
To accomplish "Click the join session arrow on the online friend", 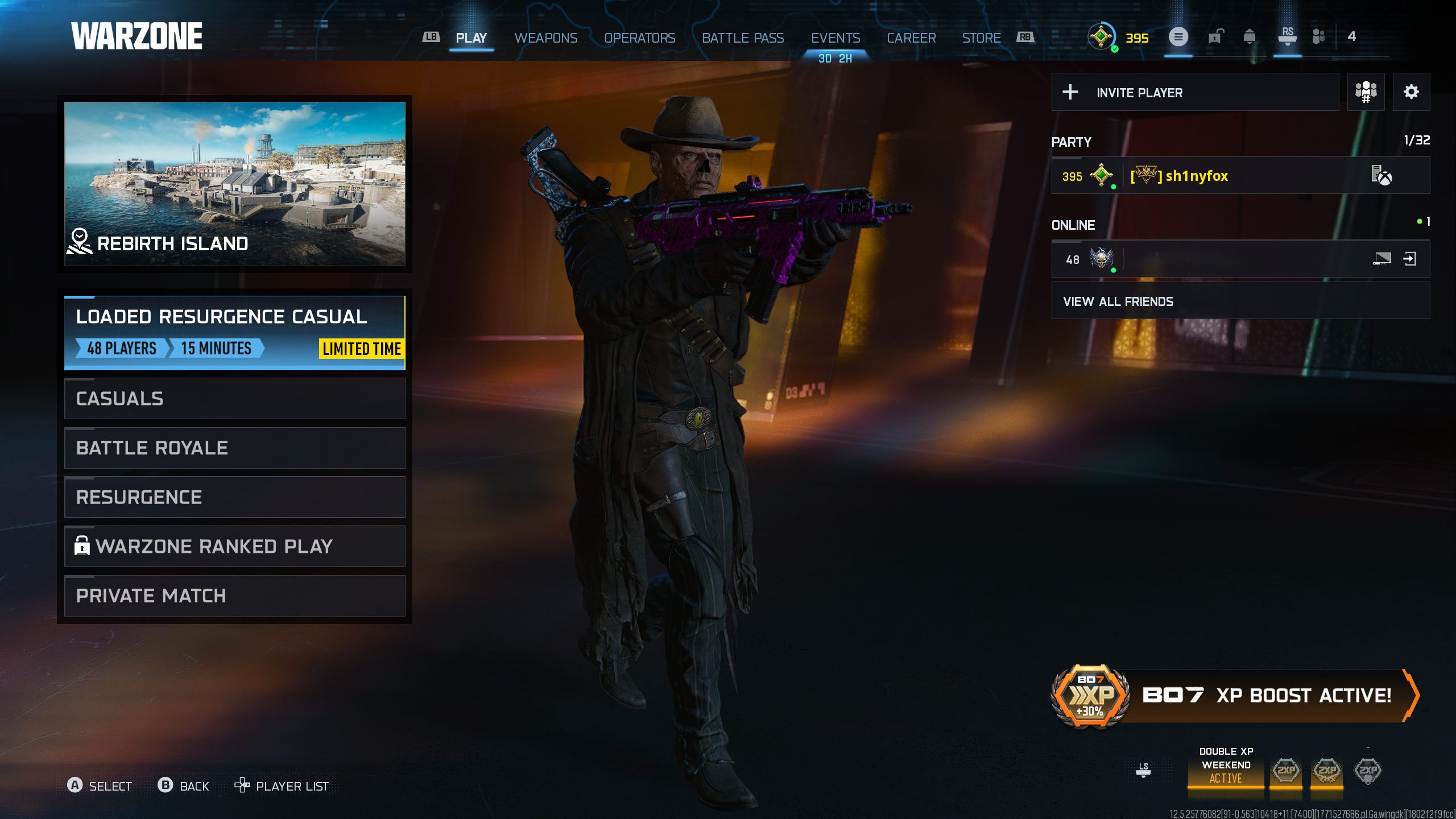I will (x=1410, y=259).
